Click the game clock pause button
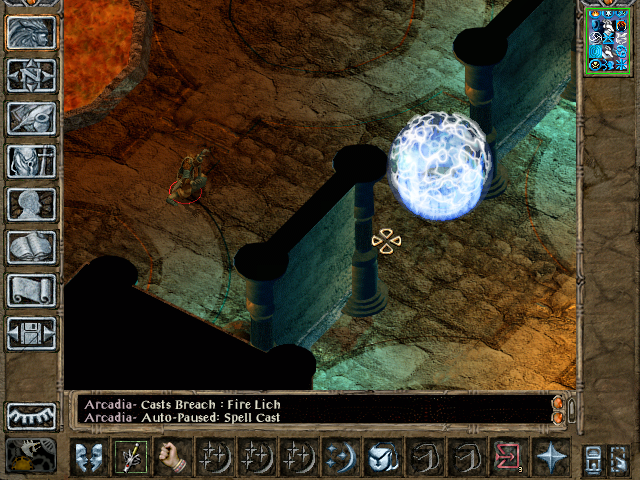The width and height of the screenshot is (640, 480). click(31, 456)
